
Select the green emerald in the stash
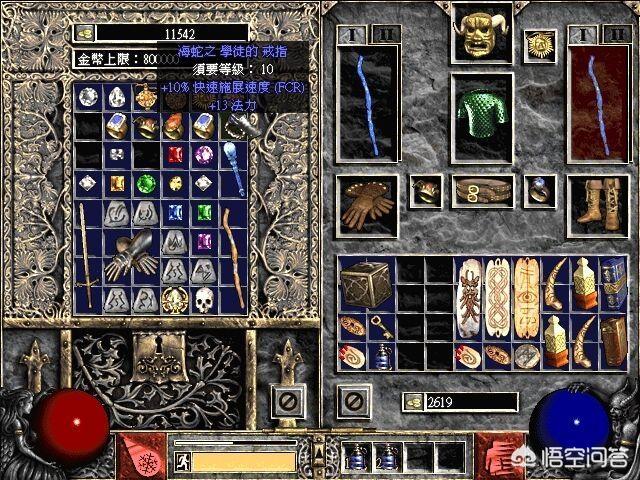tap(146, 184)
